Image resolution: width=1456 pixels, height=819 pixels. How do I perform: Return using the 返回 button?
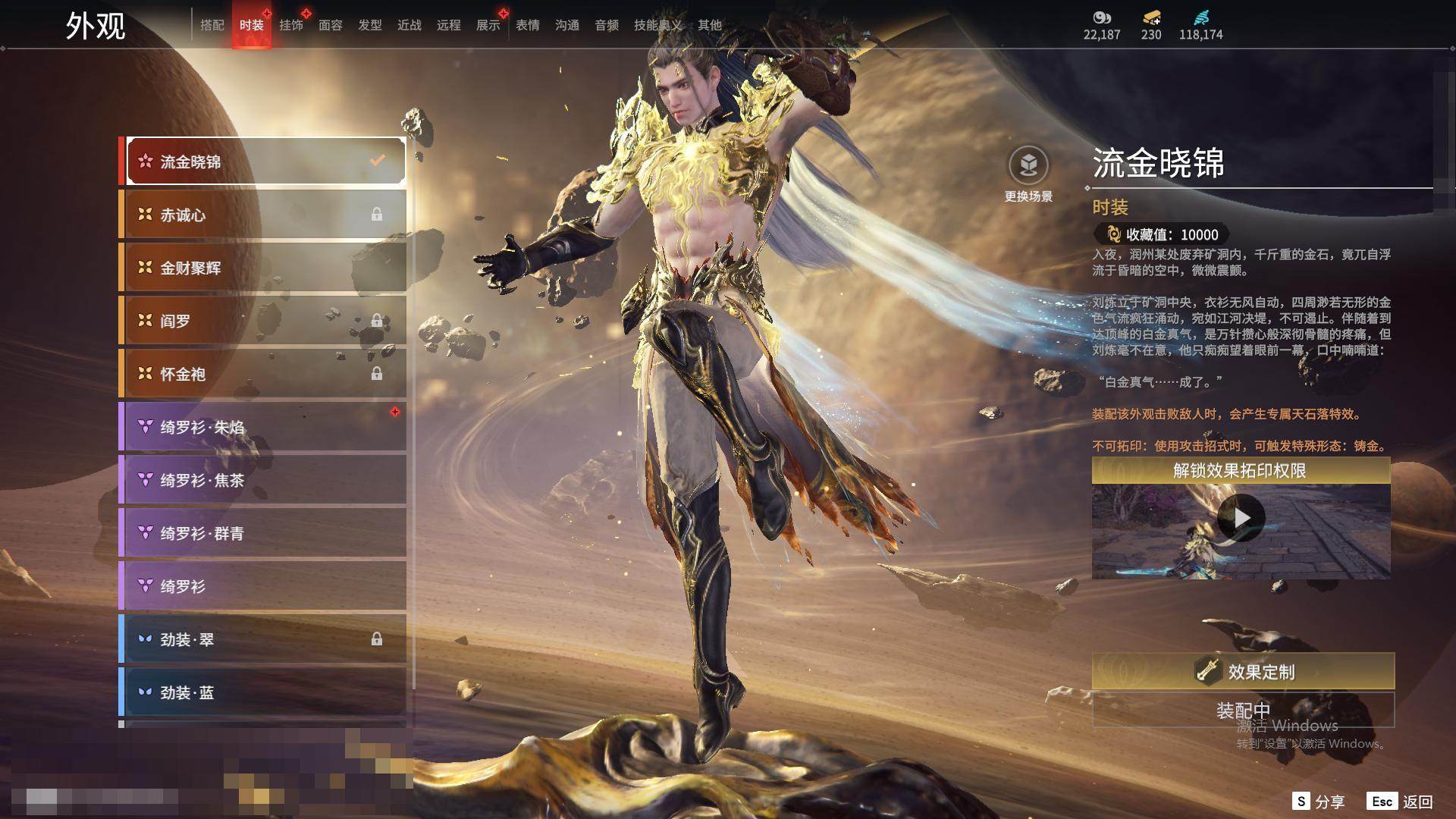tap(1401, 802)
